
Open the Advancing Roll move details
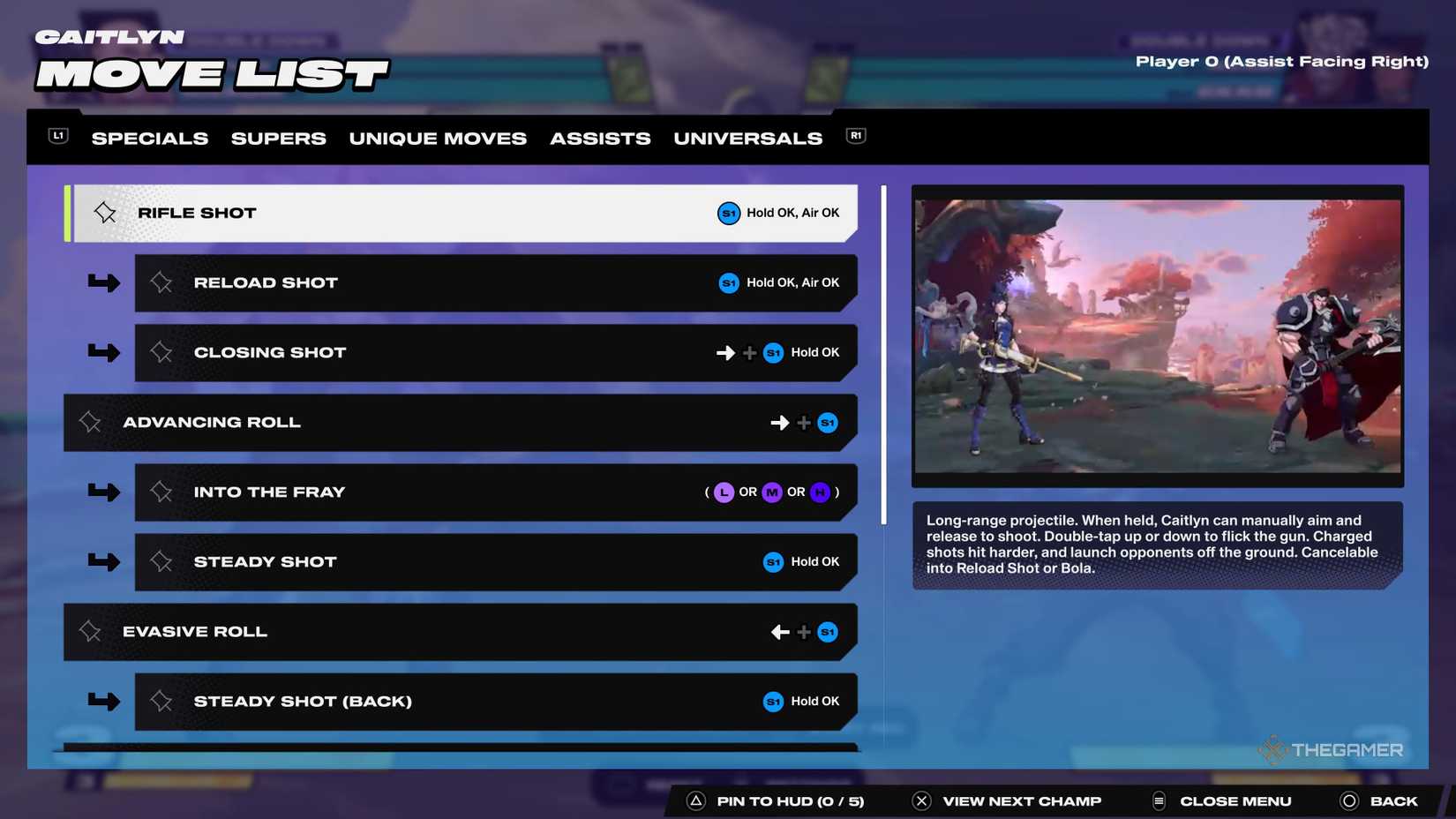pyautogui.click(x=459, y=422)
